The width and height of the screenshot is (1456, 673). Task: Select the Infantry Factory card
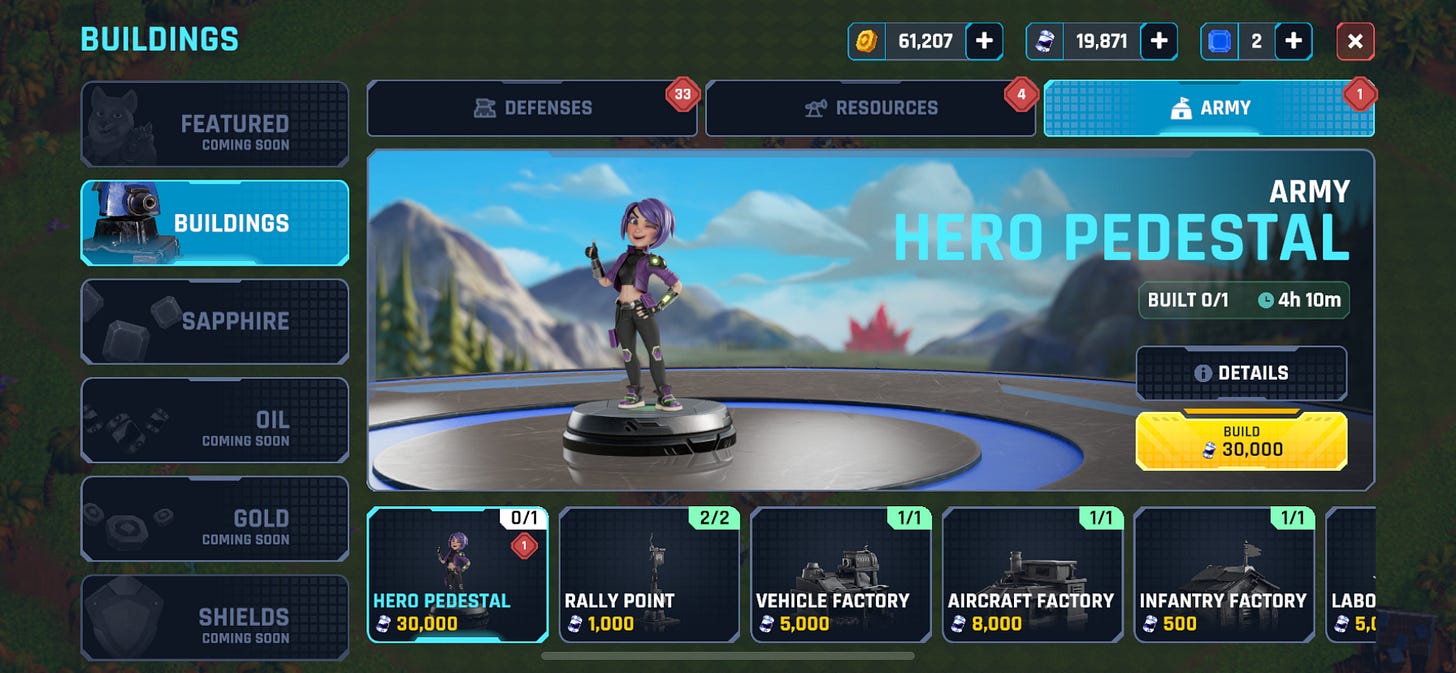(1224, 574)
